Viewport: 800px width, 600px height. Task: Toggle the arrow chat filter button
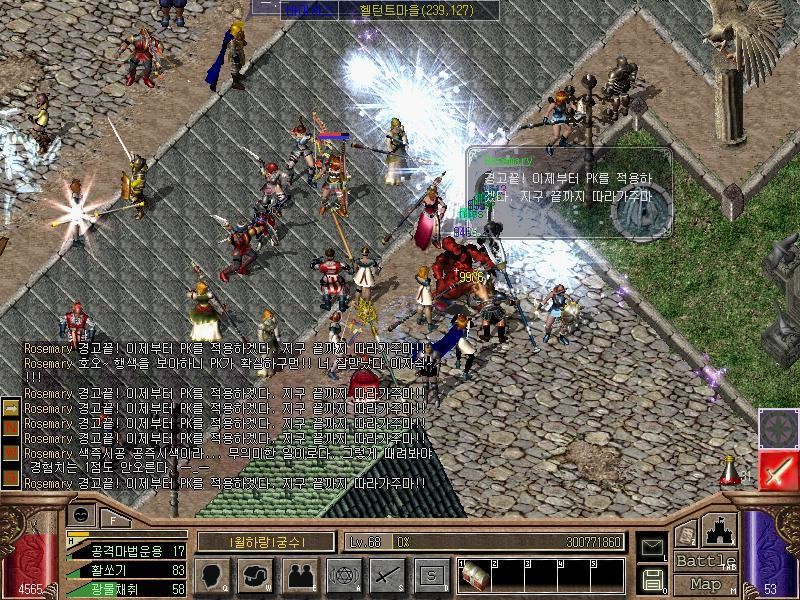pos(10,407)
